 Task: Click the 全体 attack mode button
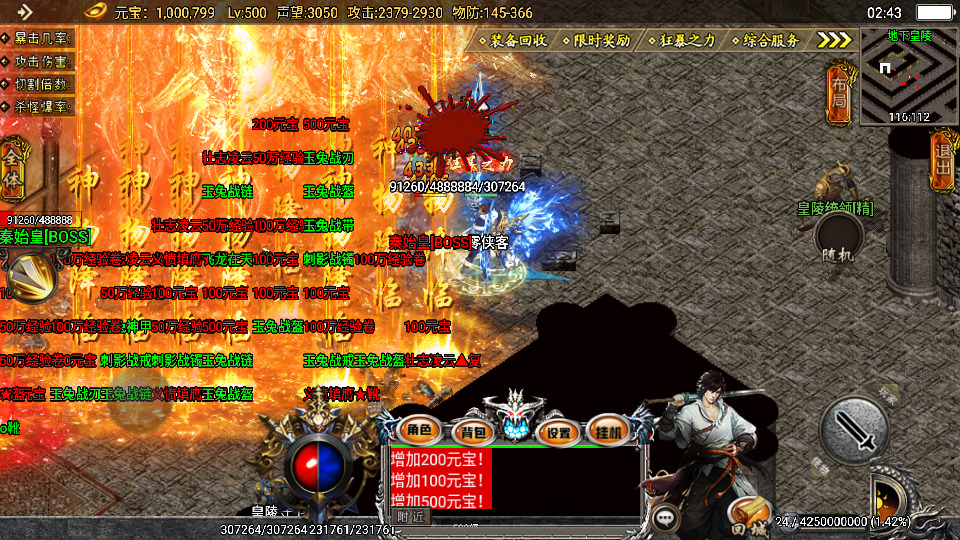pos(14,159)
